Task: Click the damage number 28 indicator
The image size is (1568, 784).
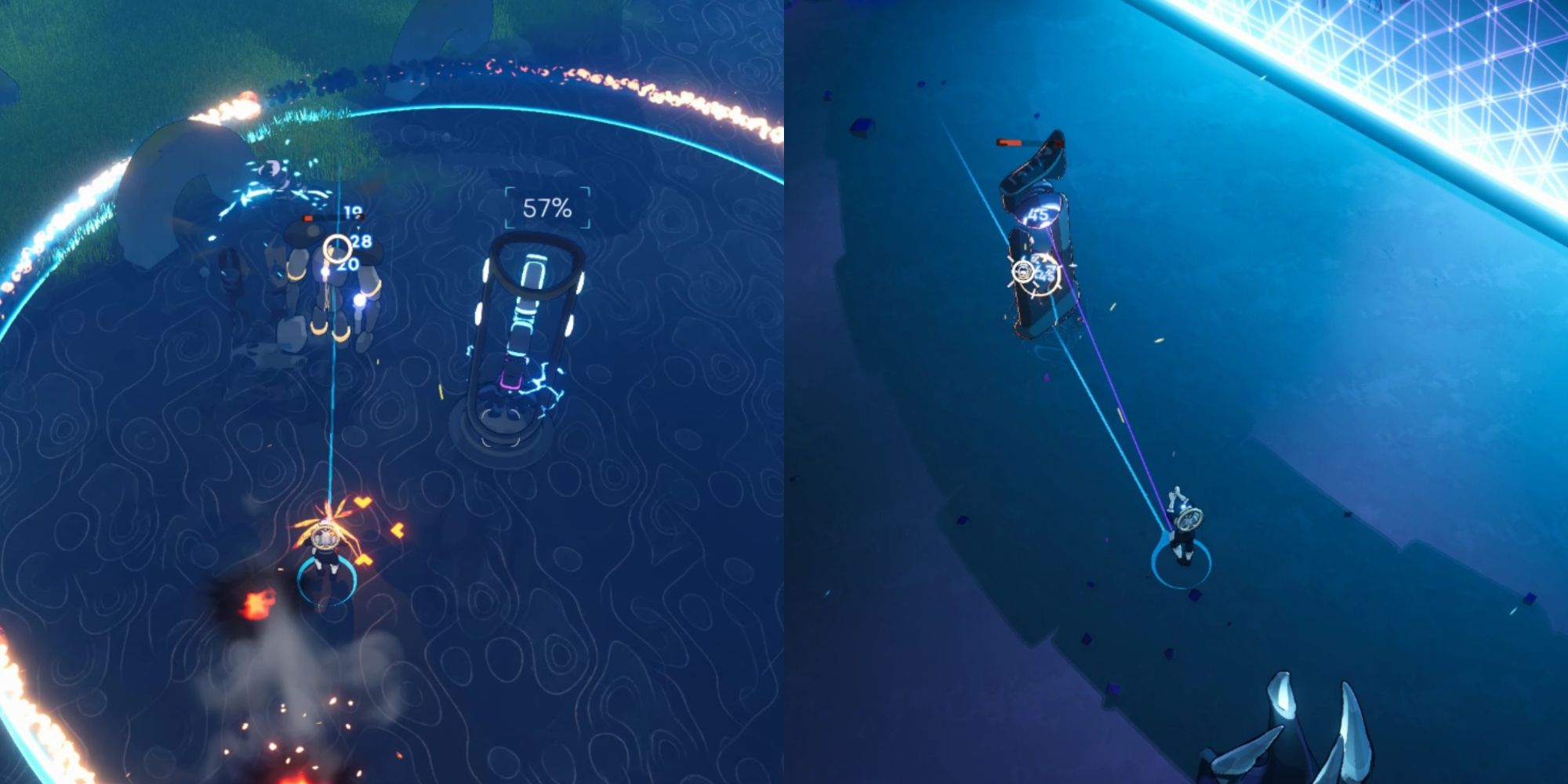Action: (361, 241)
